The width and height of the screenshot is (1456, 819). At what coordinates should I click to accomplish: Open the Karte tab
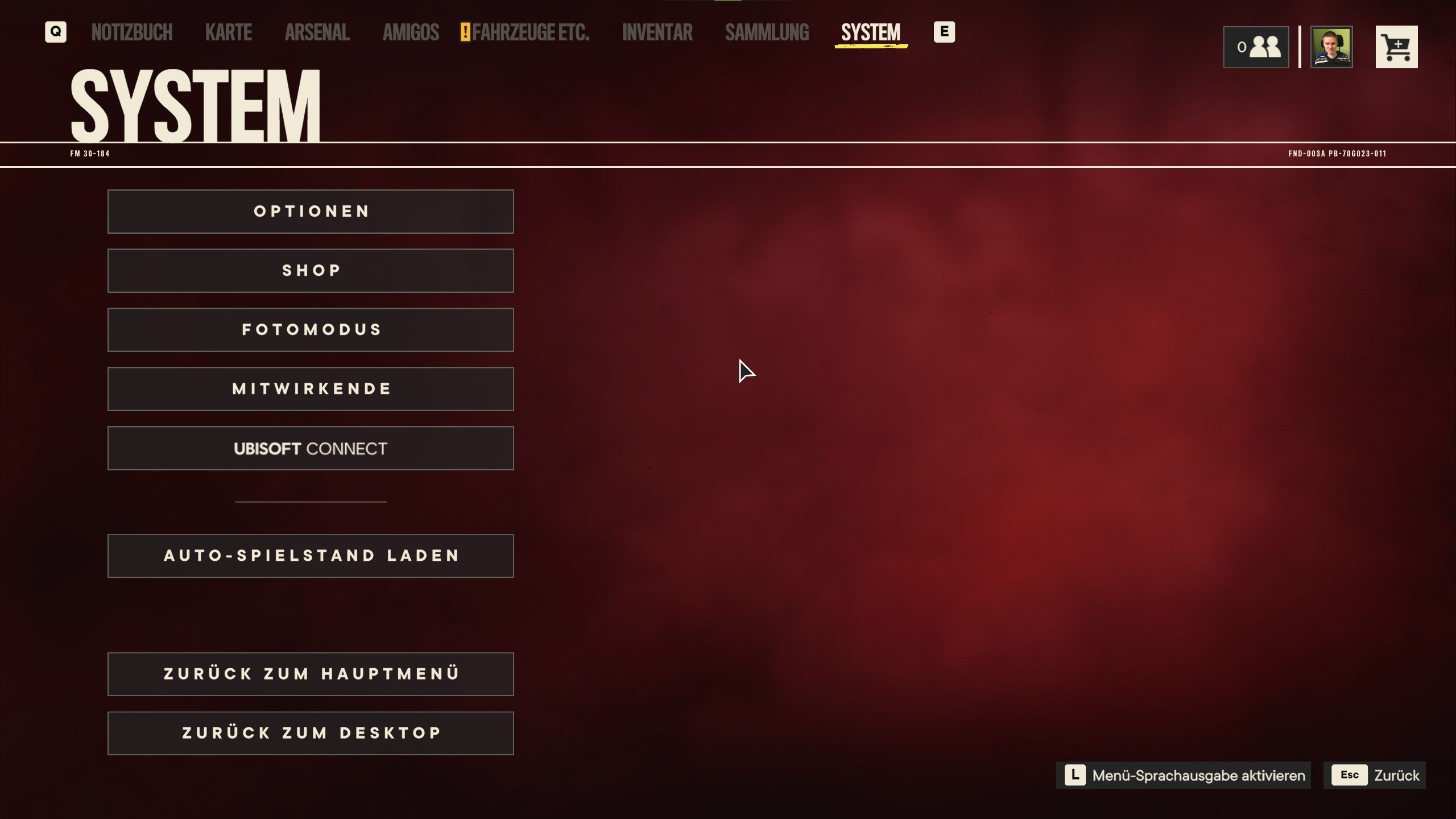tap(228, 32)
